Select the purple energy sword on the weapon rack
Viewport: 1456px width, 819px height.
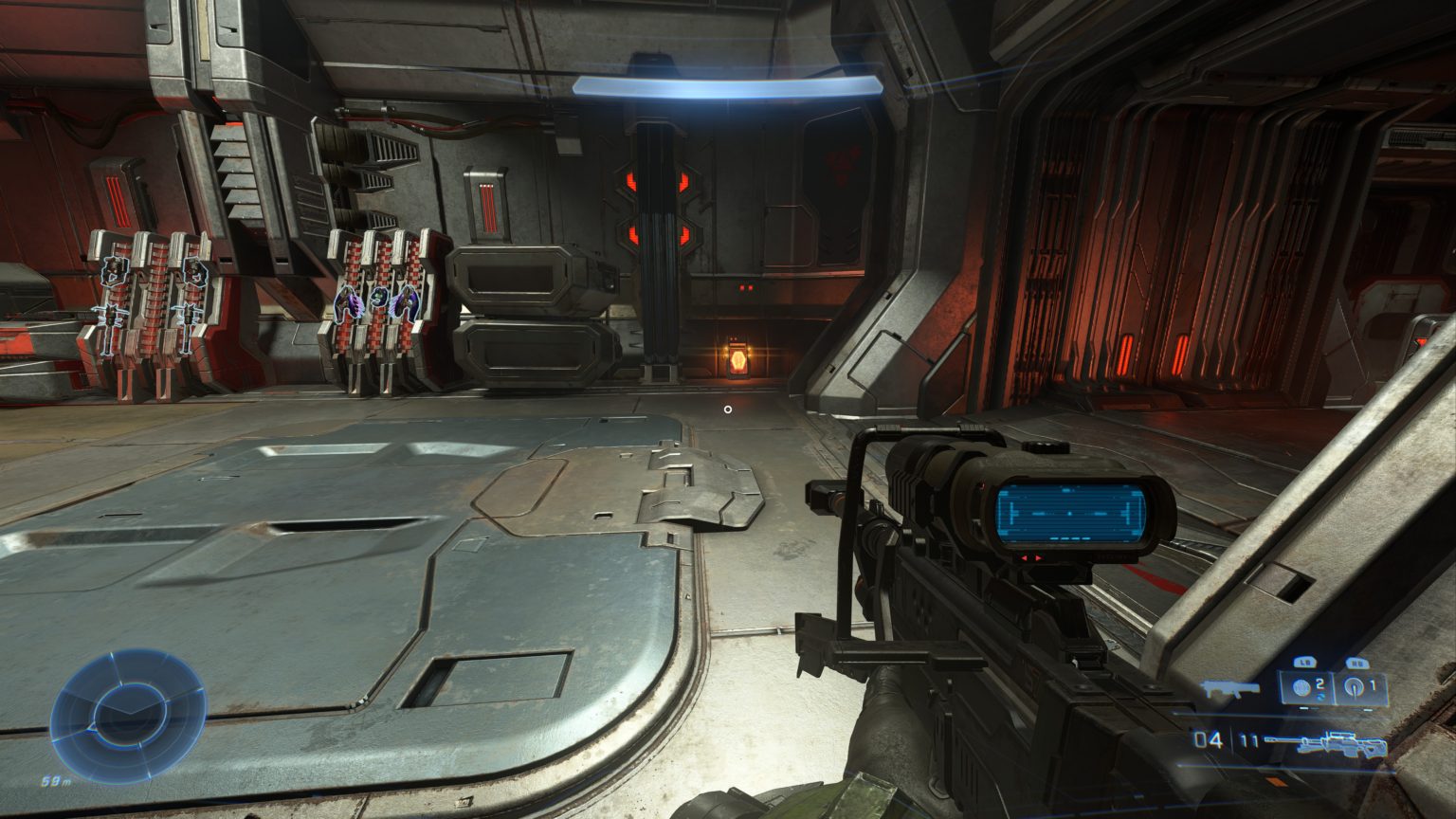click(x=349, y=301)
